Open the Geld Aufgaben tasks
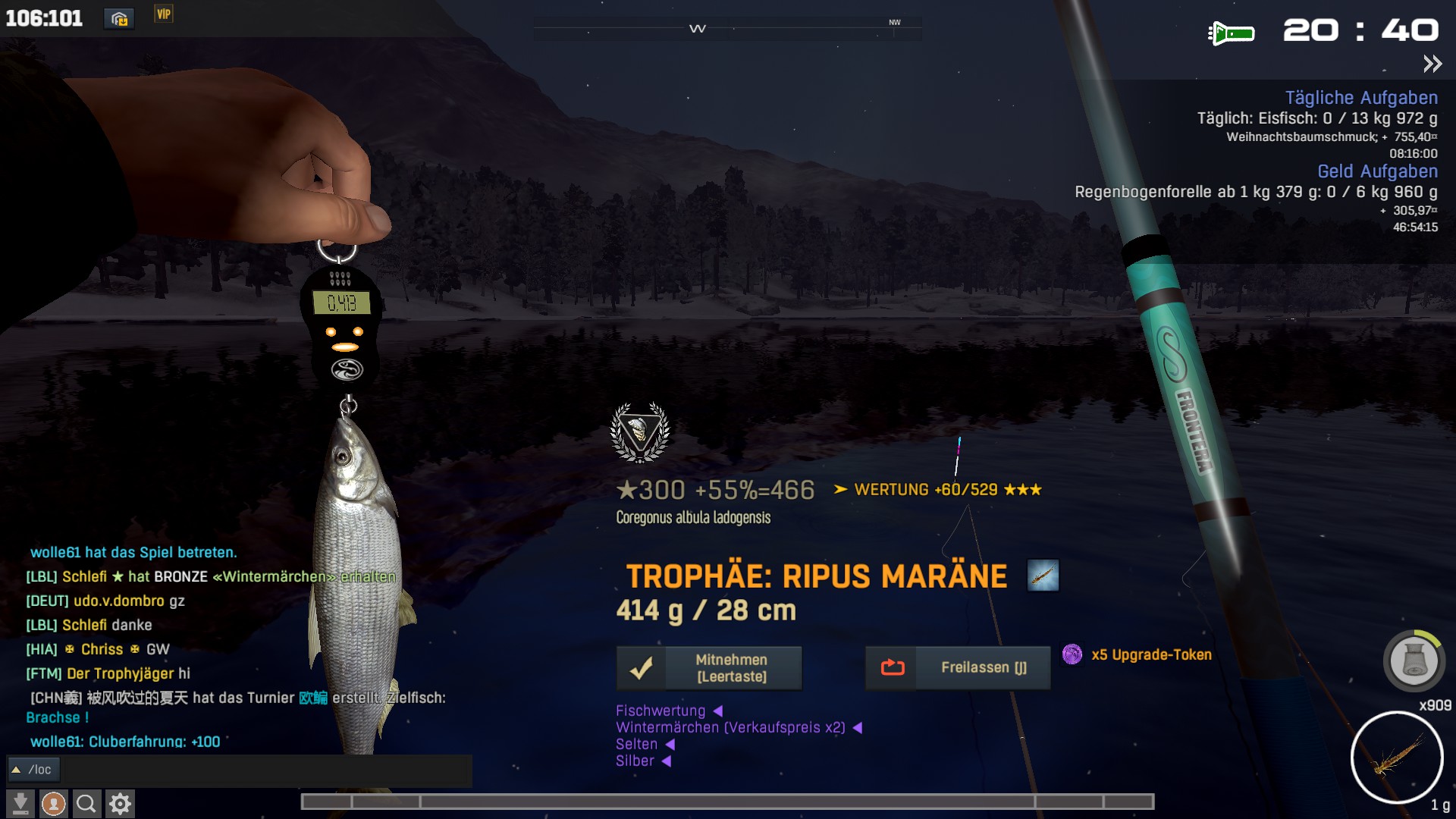The image size is (1456, 819). 1376,171
